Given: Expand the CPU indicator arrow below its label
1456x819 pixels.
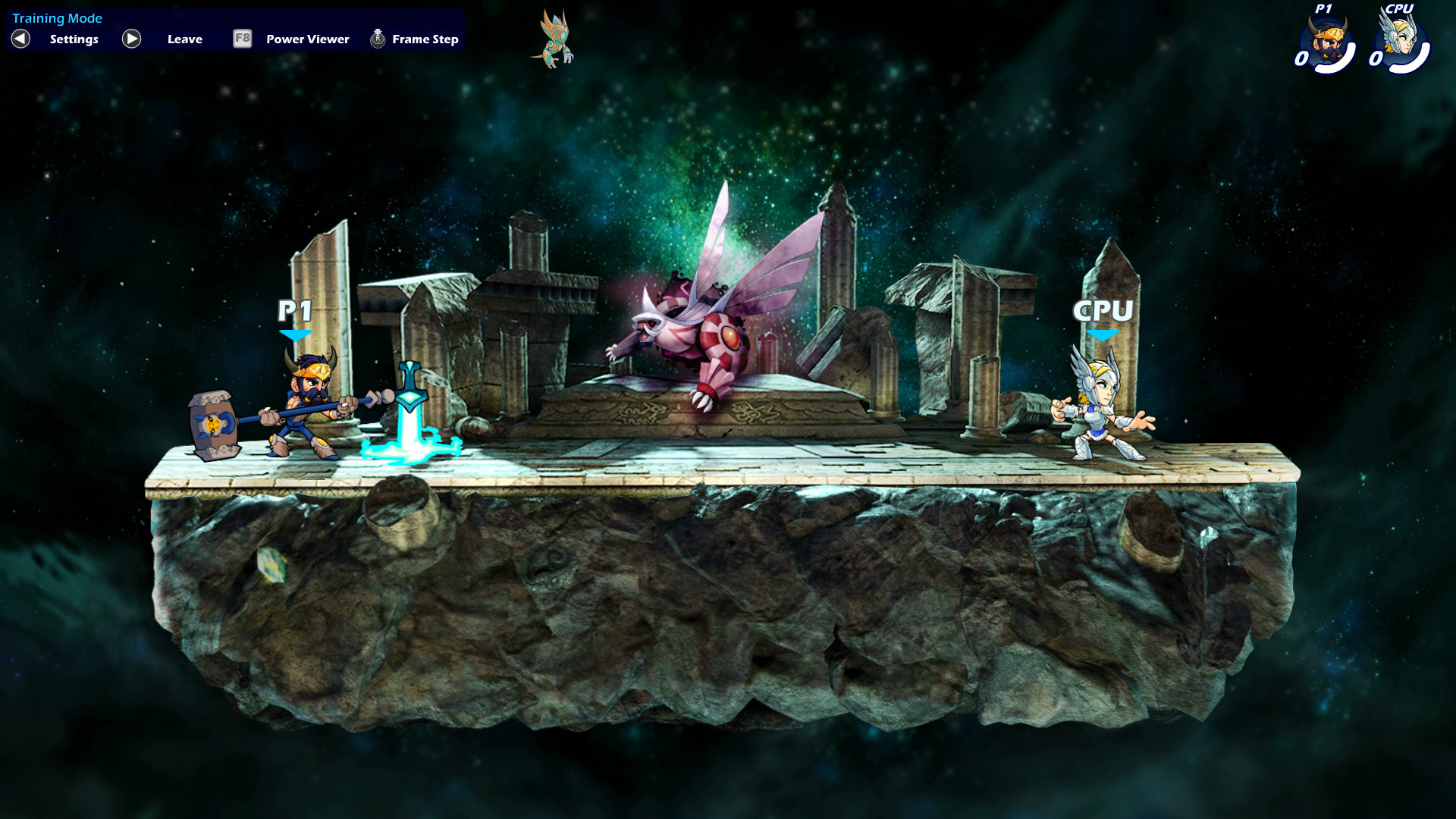Looking at the screenshot, I should point(1104,333).
